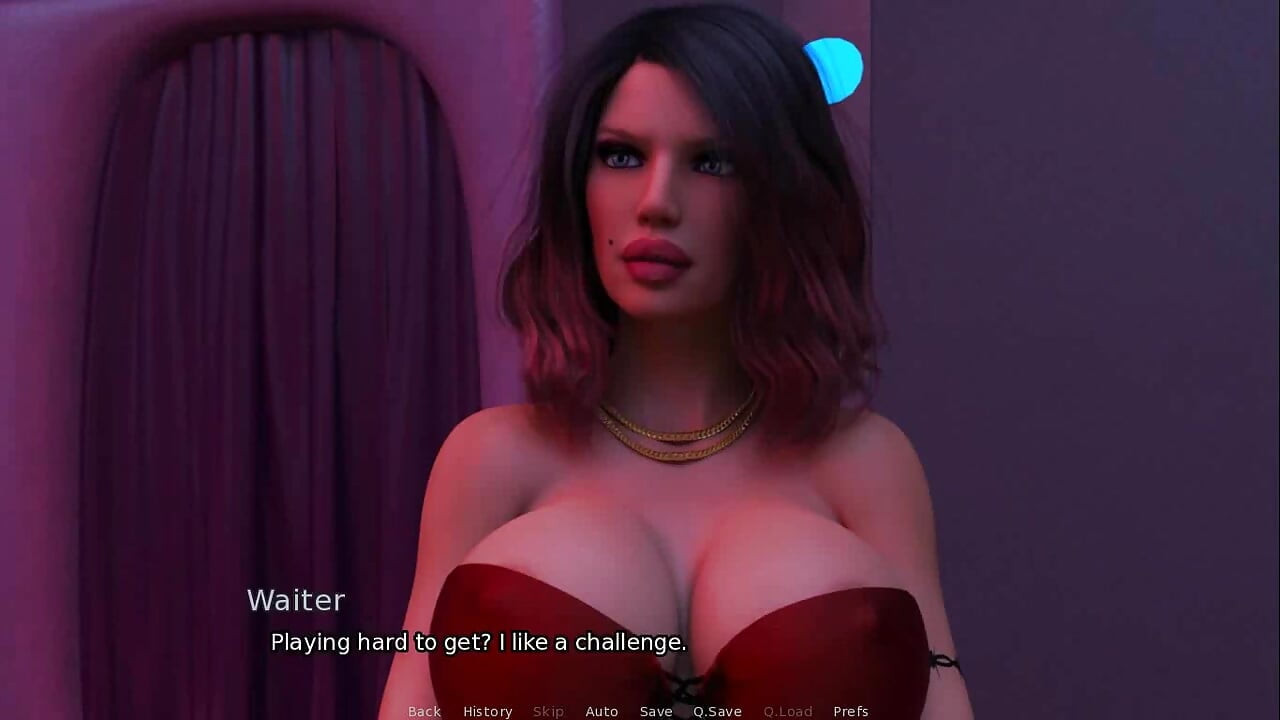
Task: Fast-forward seen text using "Skip"
Action: pyautogui.click(x=548, y=711)
